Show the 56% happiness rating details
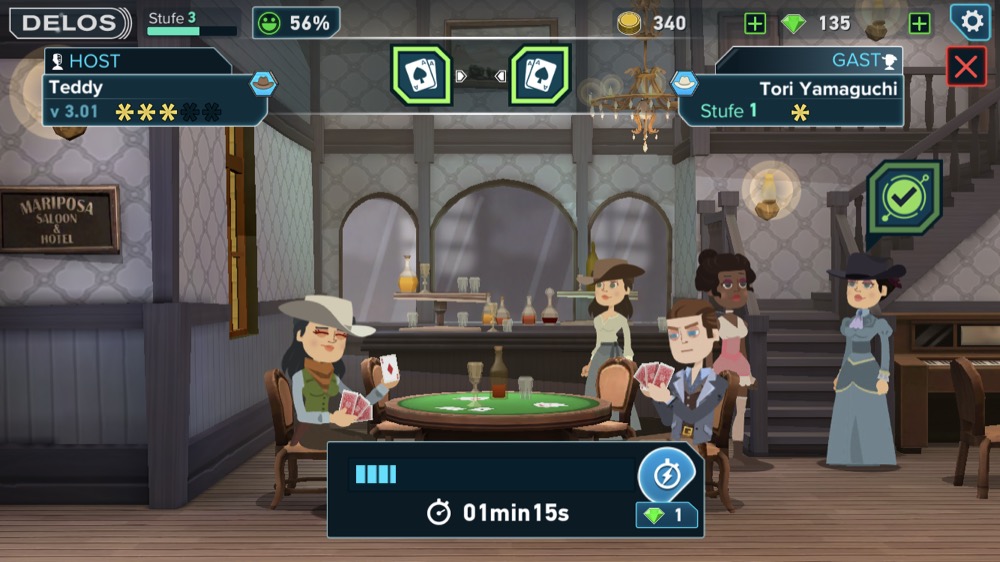The width and height of the screenshot is (1000, 562). (x=296, y=22)
